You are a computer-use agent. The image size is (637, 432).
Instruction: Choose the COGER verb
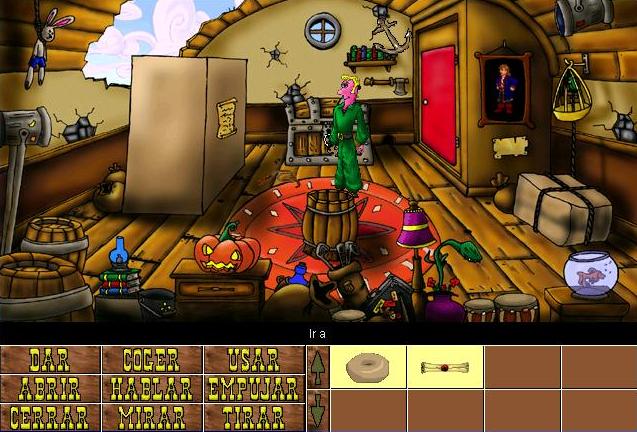click(151, 360)
